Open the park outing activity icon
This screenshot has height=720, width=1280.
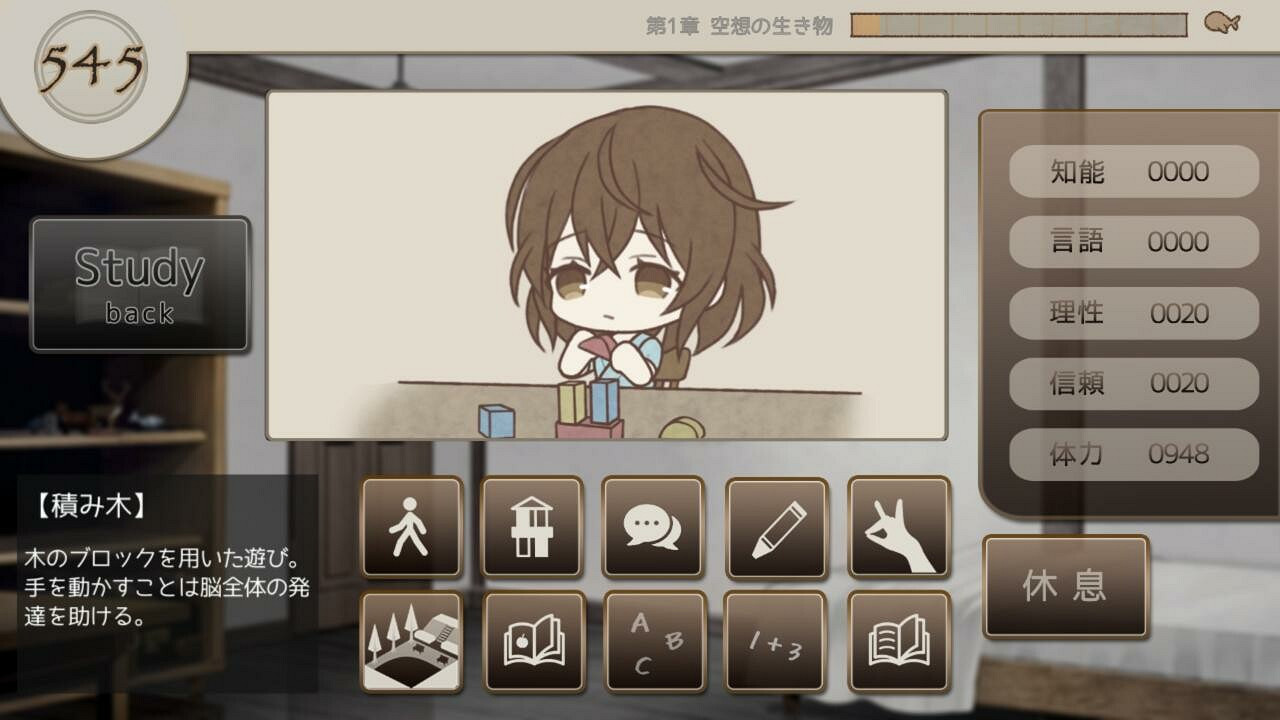click(x=410, y=643)
